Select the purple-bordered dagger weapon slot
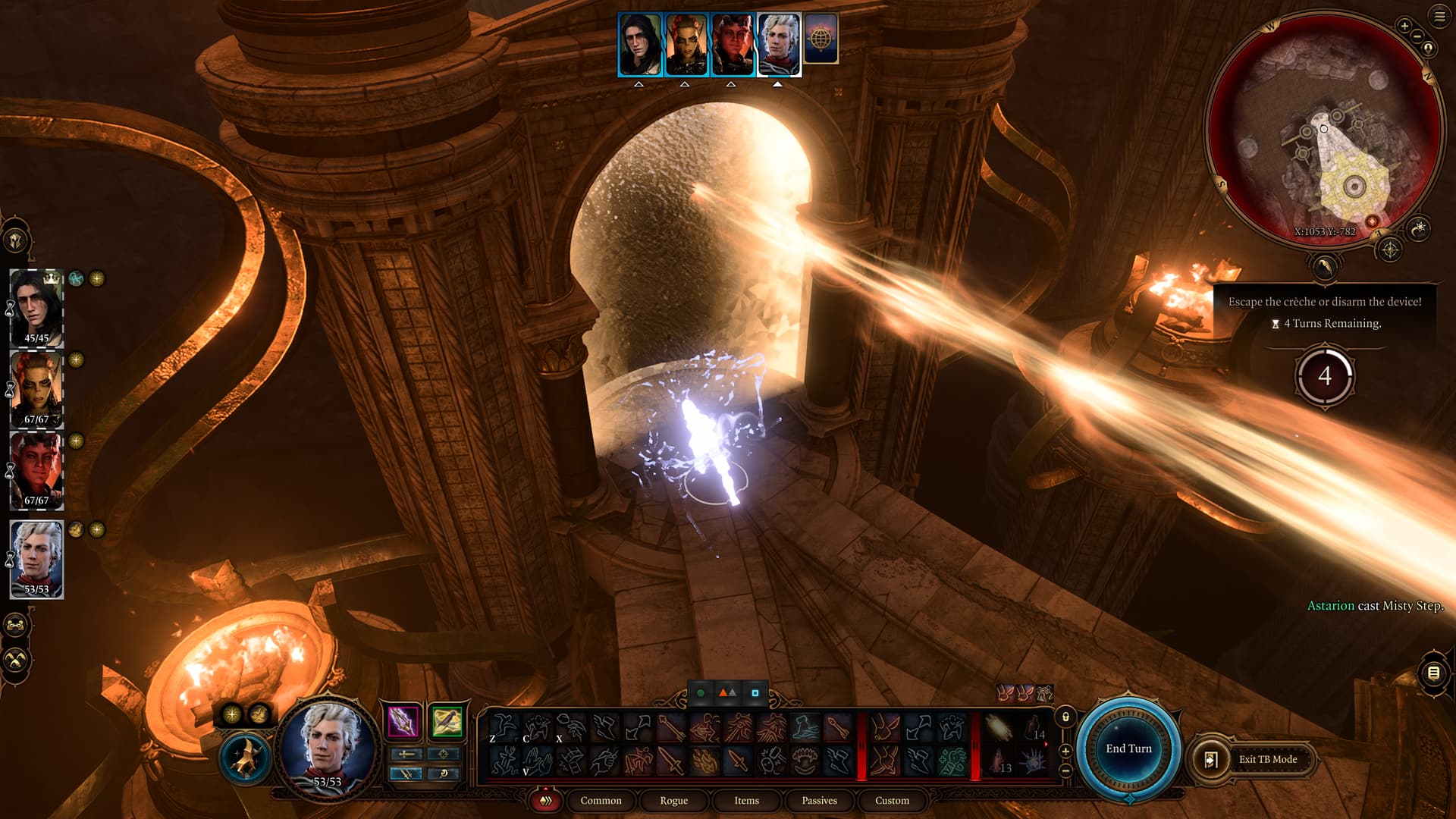Screen dimensions: 1456x819 click(403, 721)
